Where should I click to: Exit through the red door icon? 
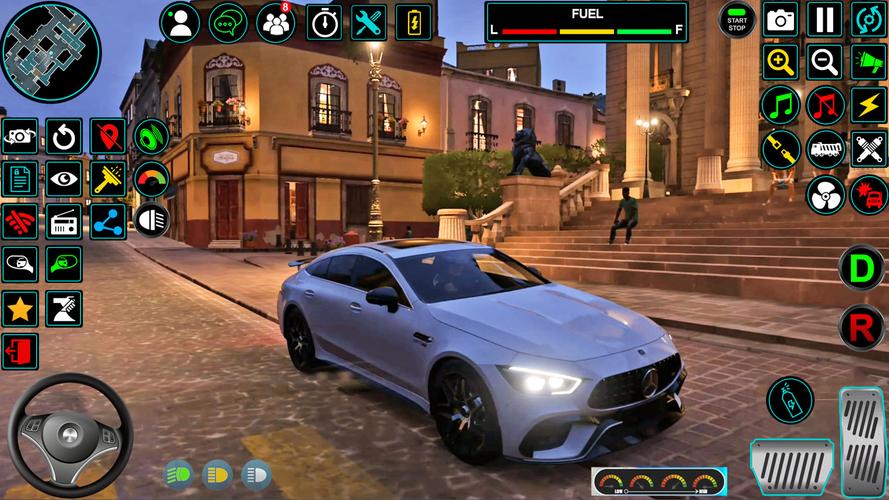[20, 351]
